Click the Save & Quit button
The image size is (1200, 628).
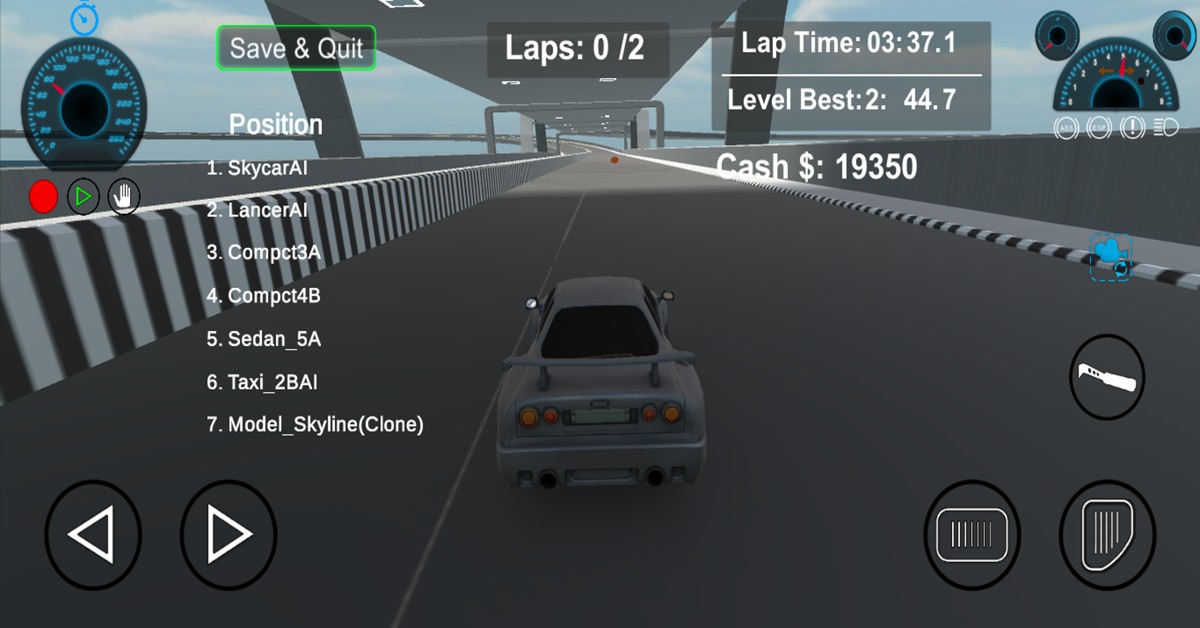click(x=296, y=48)
